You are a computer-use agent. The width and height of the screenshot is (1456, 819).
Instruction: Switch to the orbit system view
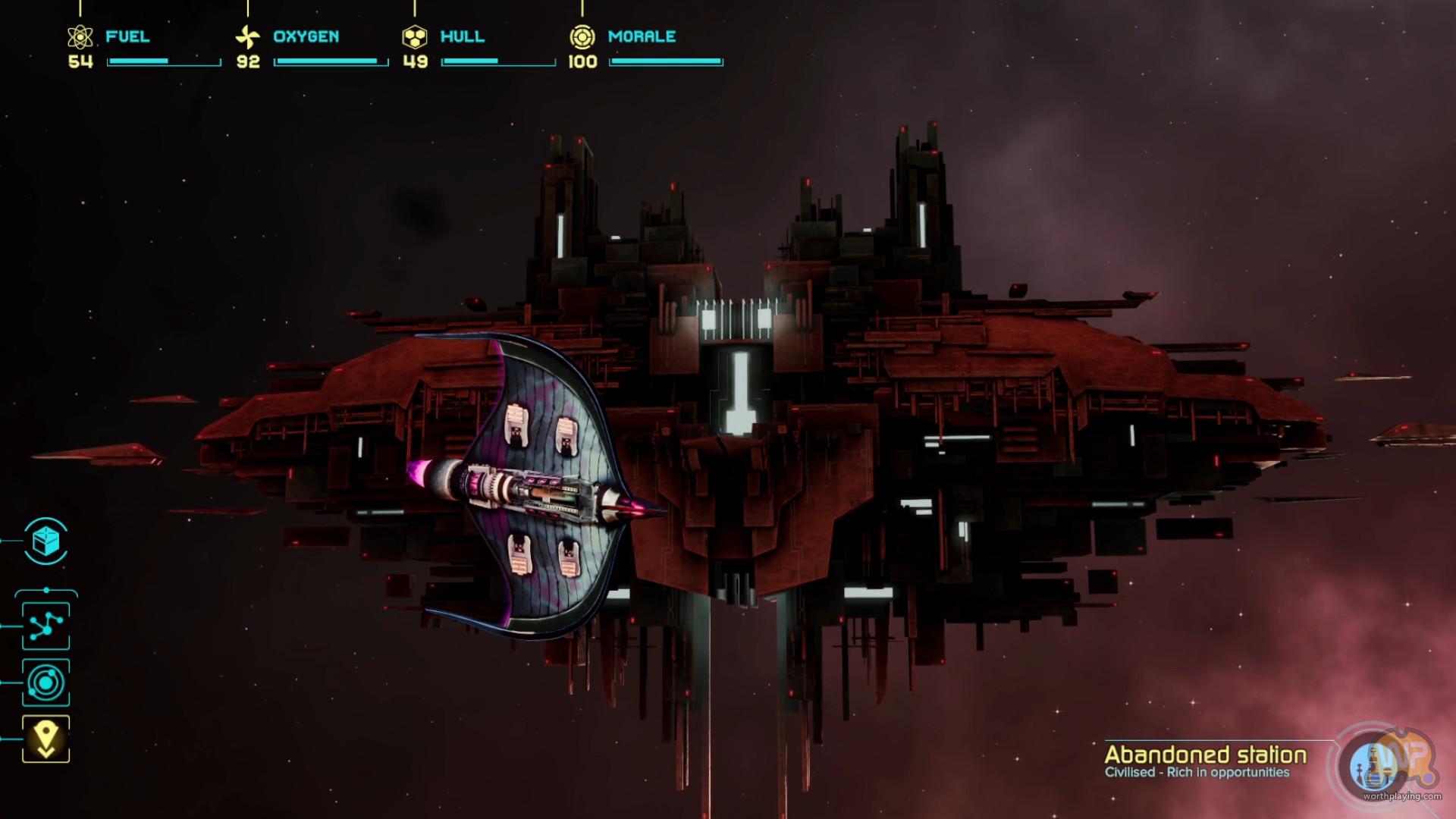click(x=45, y=683)
